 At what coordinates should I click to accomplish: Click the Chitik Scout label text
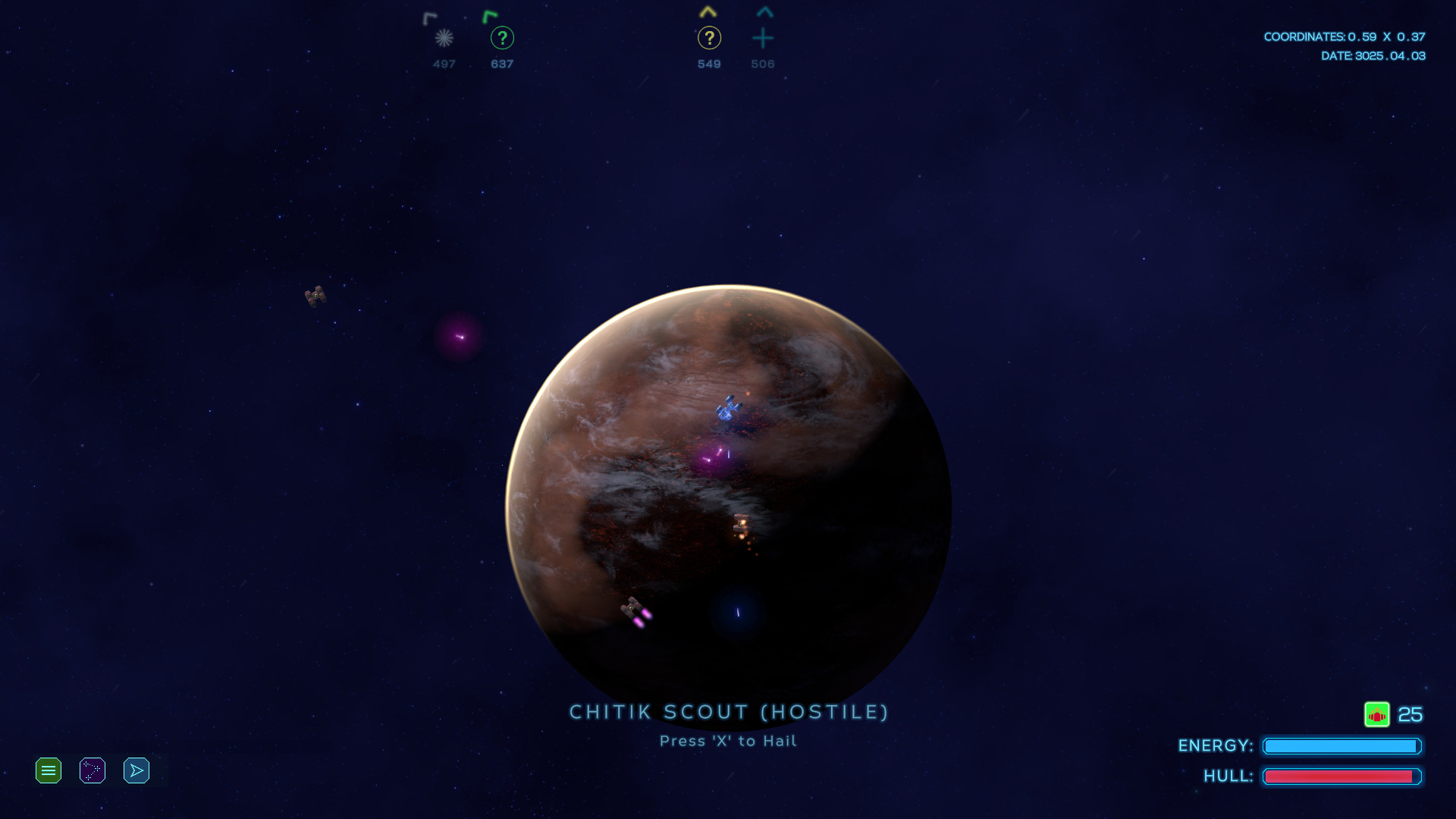click(729, 711)
